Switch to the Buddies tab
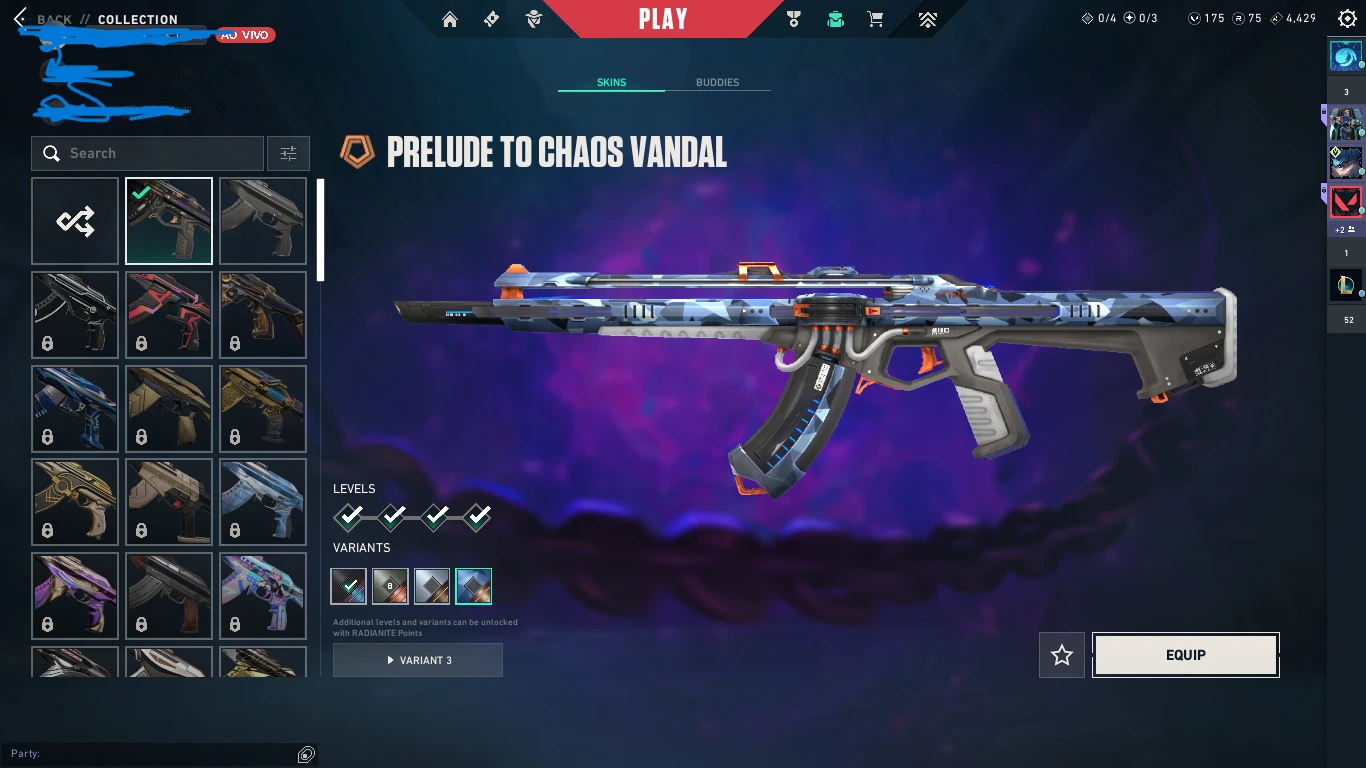 [x=717, y=82]
